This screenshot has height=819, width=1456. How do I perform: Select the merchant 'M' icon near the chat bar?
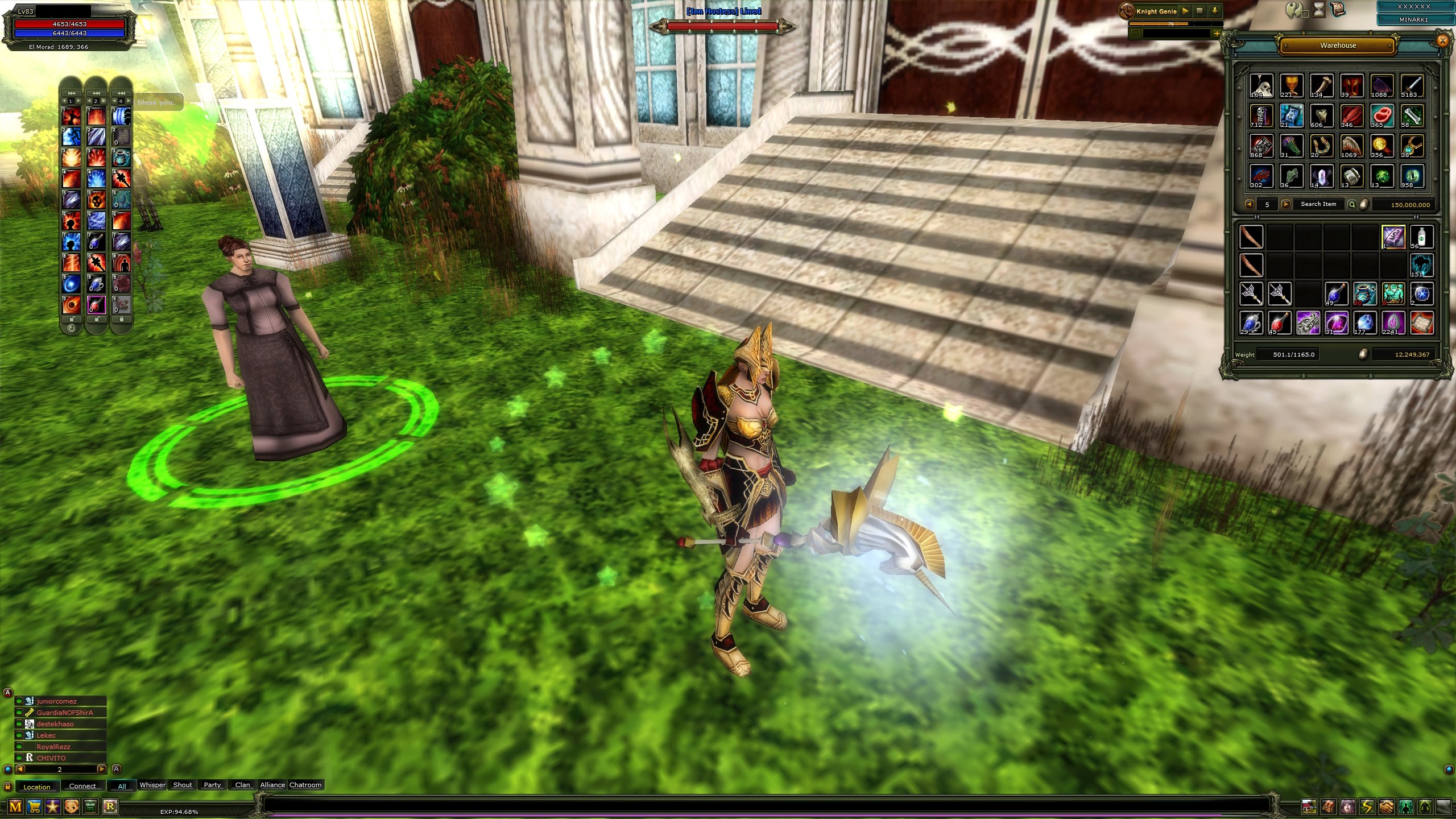15,806
